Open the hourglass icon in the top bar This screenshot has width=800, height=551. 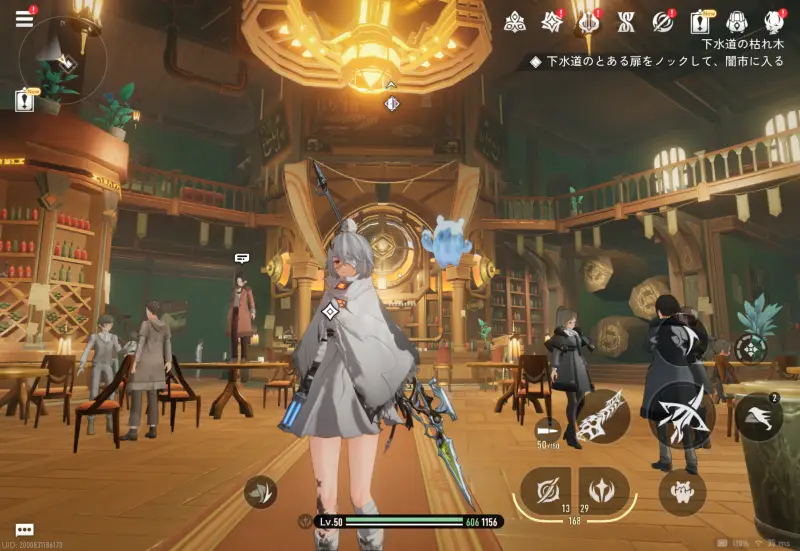[626, 21]
